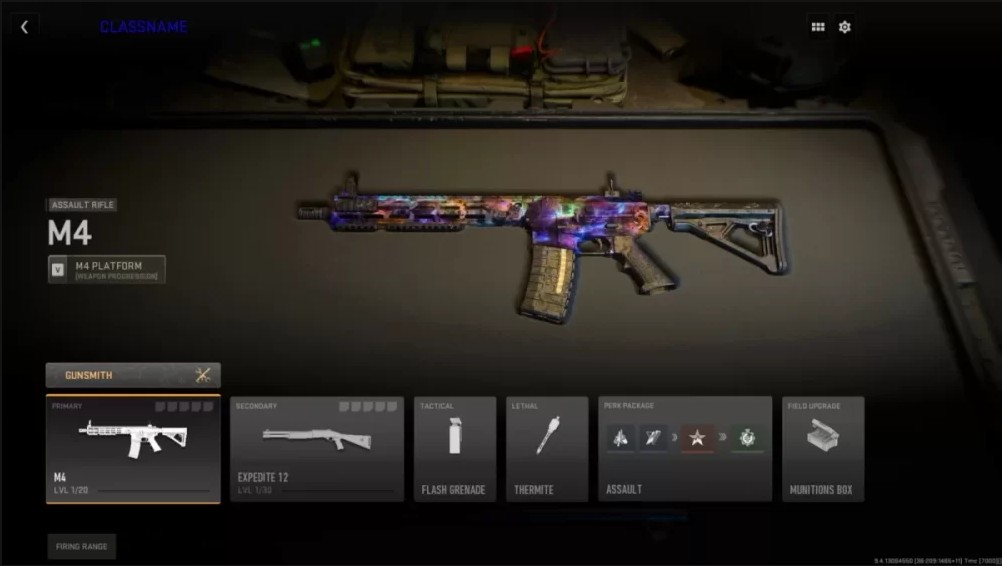Open settings via the gear icon
The height and width of the screenshot is (566, 1002).
point(845,27)
